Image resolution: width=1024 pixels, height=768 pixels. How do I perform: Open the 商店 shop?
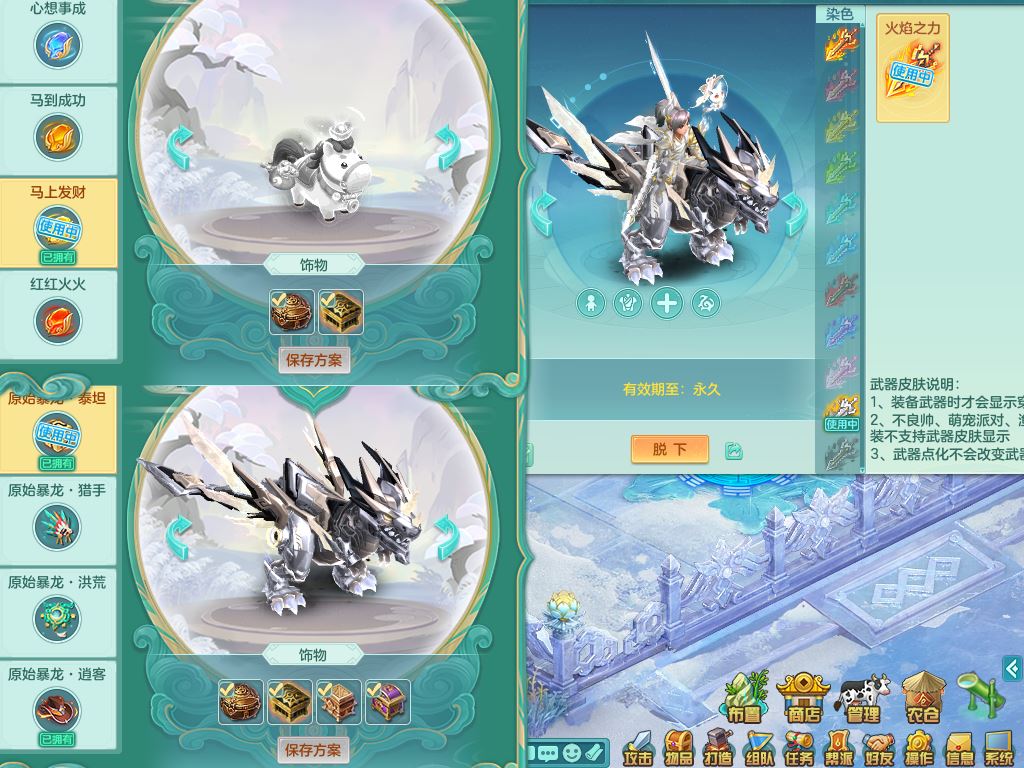803,699
